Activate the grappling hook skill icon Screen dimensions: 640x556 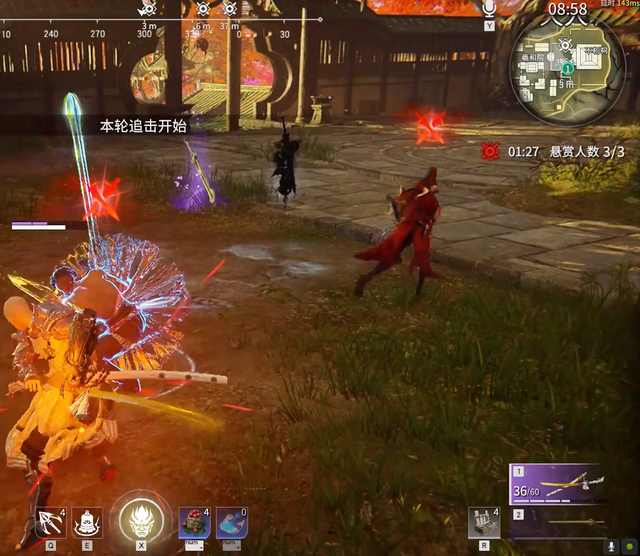click(x=50, y=523)
